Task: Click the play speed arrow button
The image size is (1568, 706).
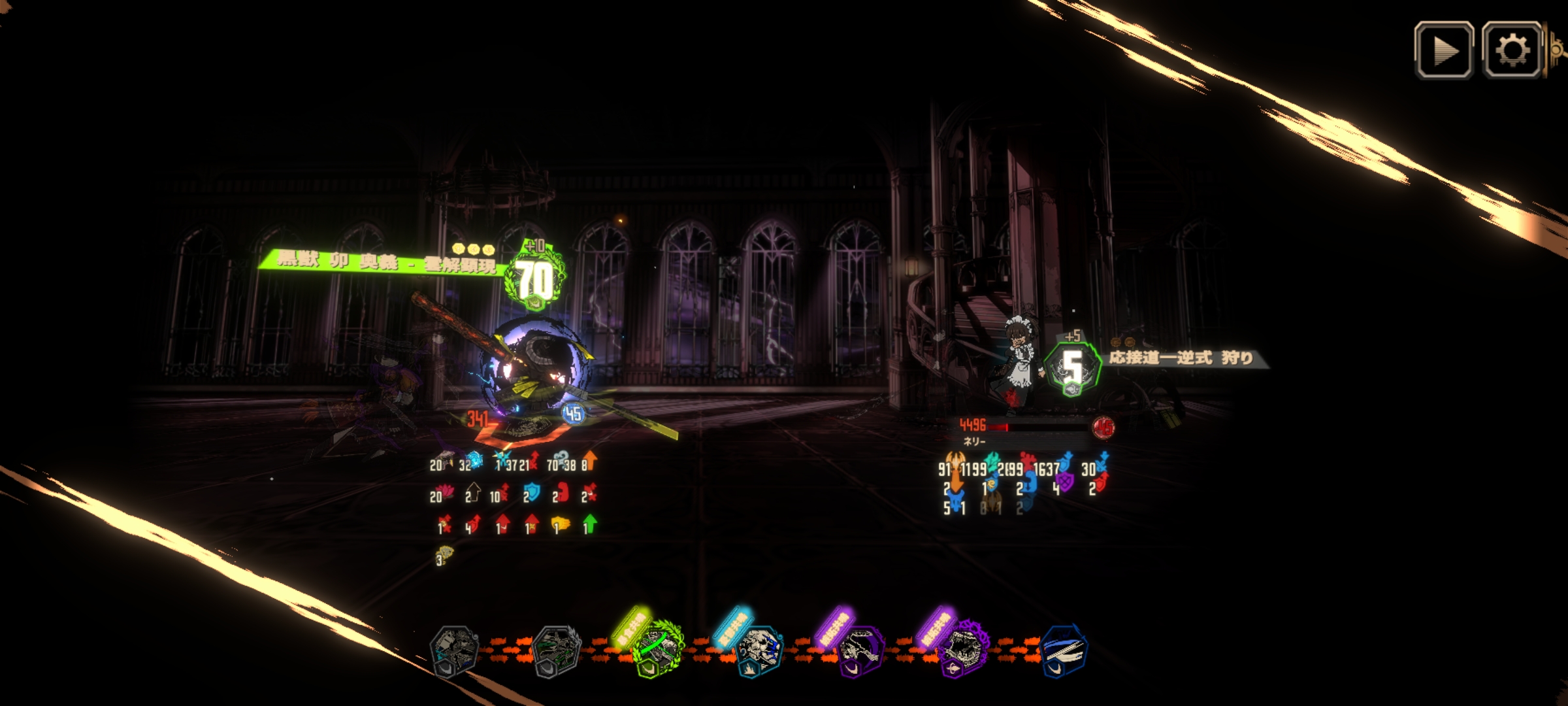Action: pyautogui.click(x=1444, y=50)
